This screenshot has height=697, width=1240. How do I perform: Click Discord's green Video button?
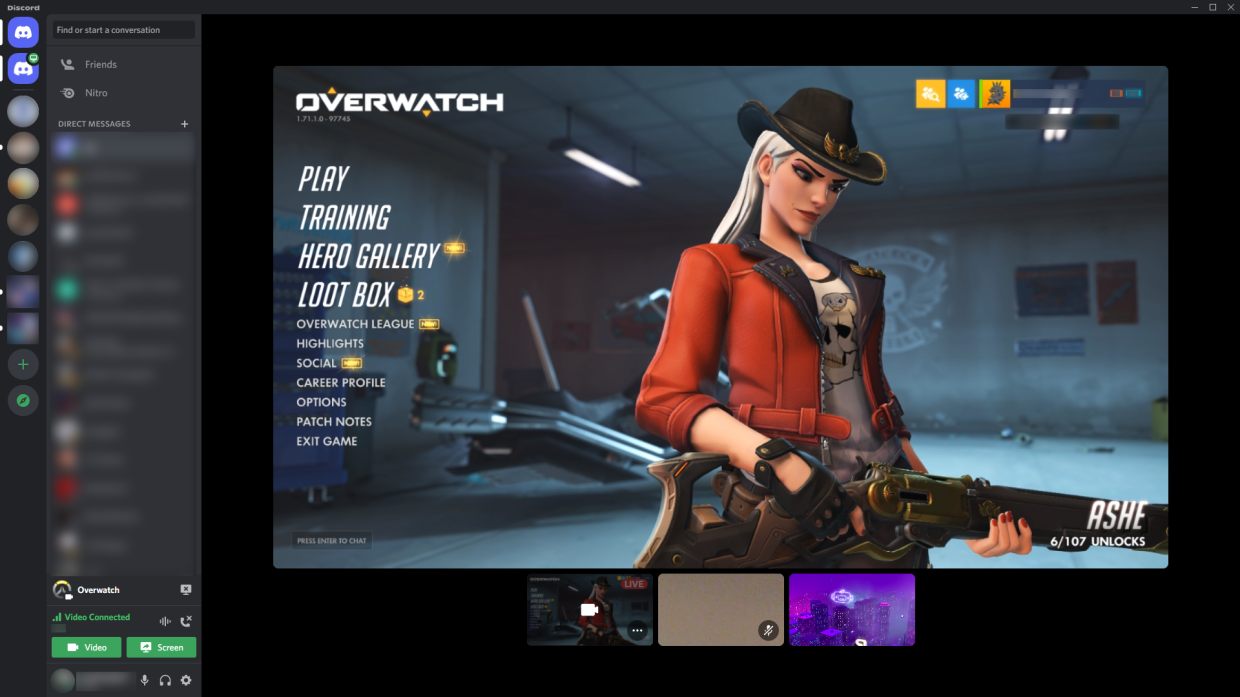[86, 647]
